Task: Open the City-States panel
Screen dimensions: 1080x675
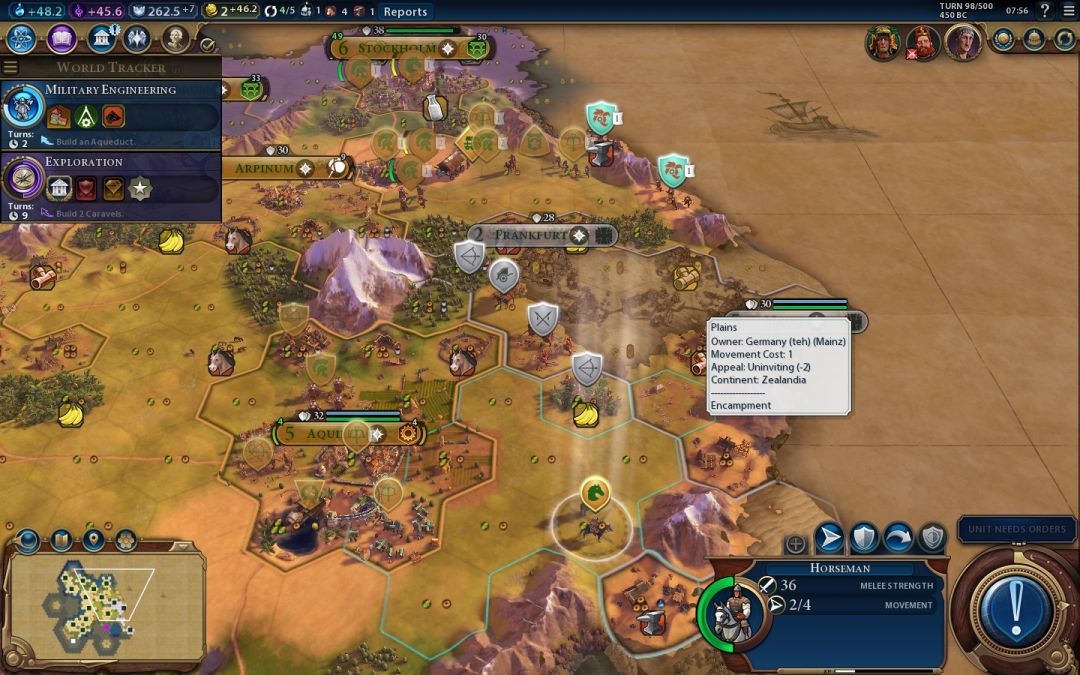Action: point(1002,40)
